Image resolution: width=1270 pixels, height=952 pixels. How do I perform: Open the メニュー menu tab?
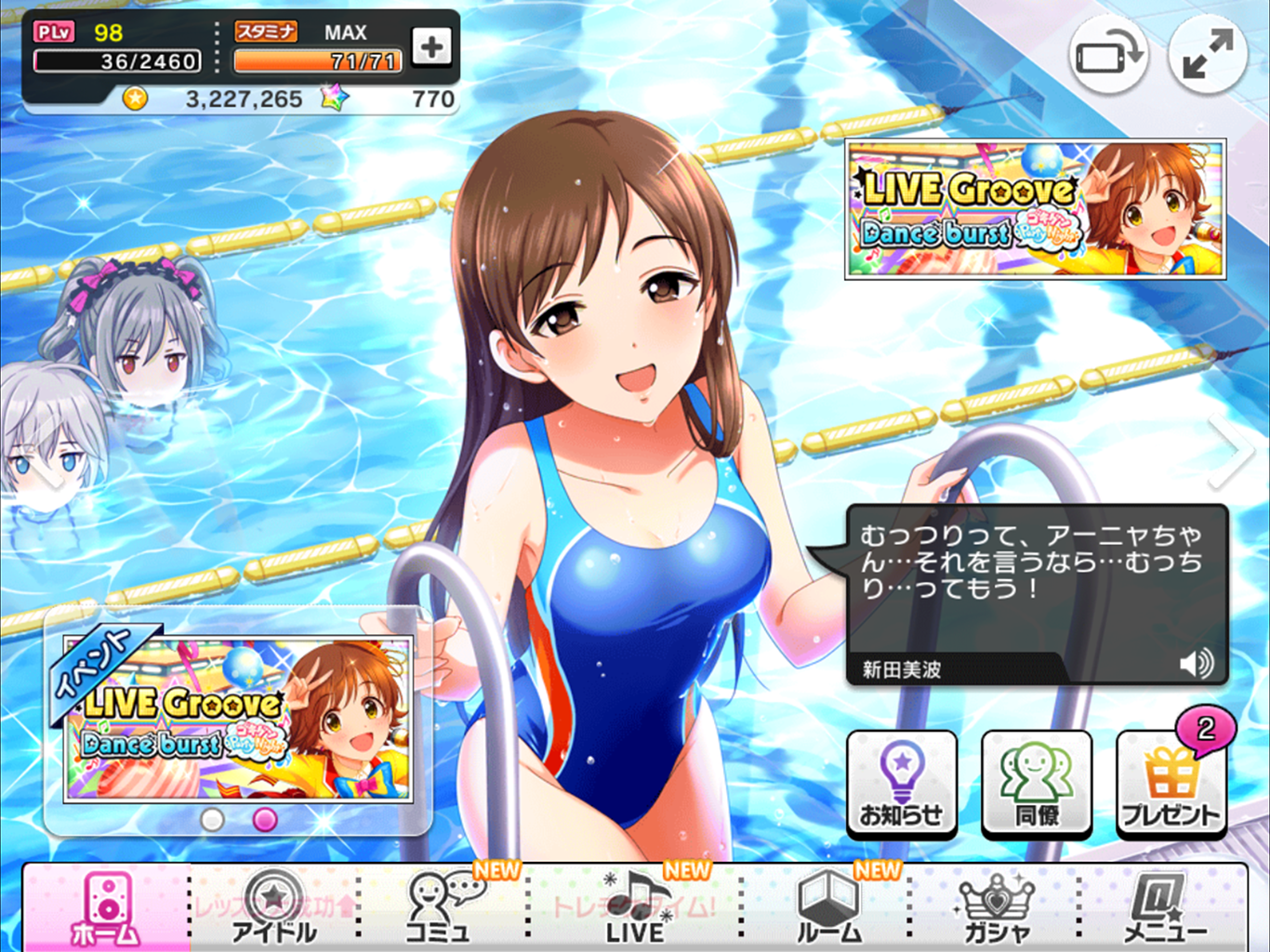tap(1164, 908)
